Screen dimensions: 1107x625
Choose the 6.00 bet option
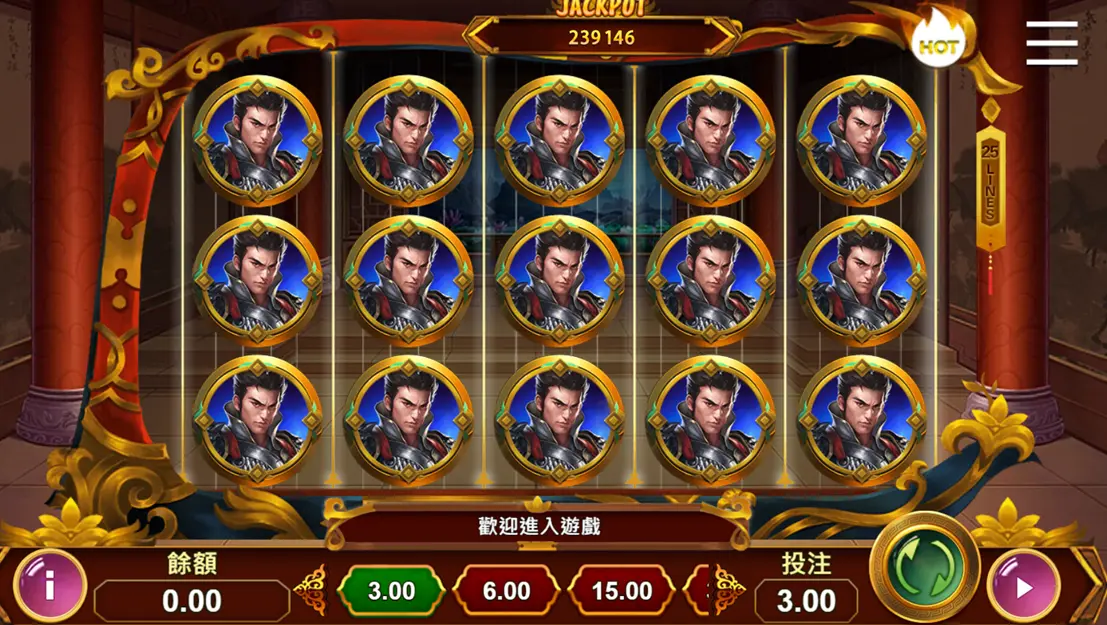click(x=506, y=590)
